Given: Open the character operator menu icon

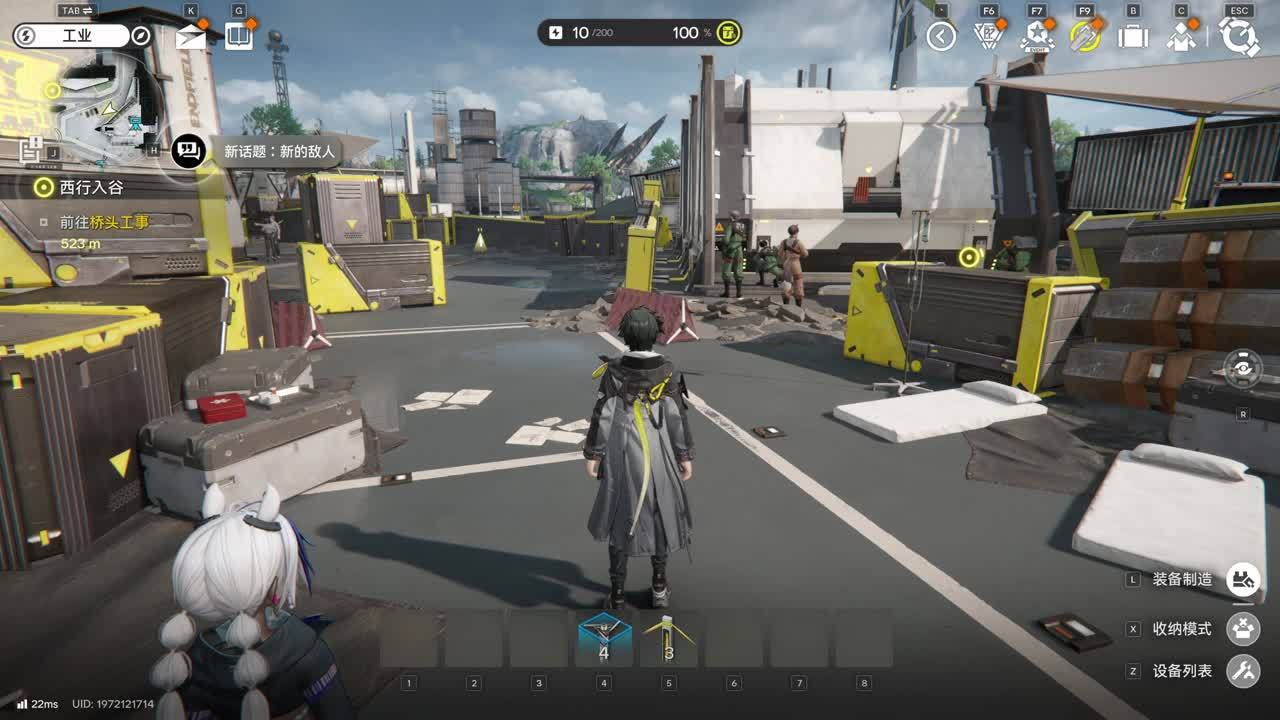Looking at the screenshot, I should (x=1182, y=37).
